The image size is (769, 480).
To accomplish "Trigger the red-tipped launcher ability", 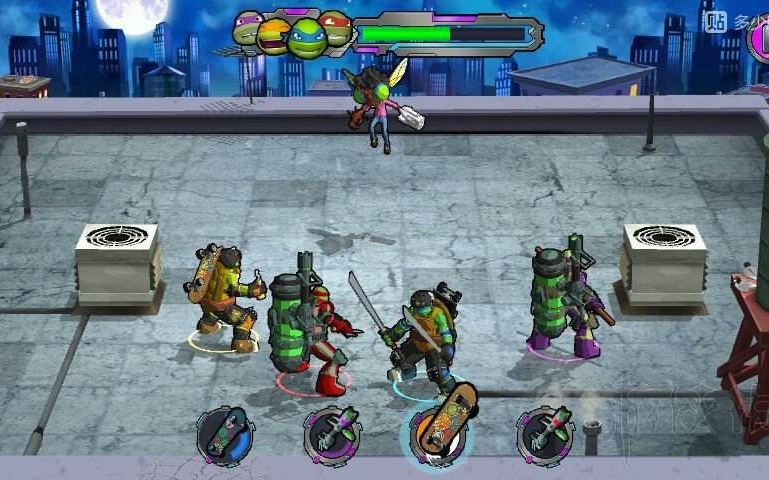I will point(545,433).
